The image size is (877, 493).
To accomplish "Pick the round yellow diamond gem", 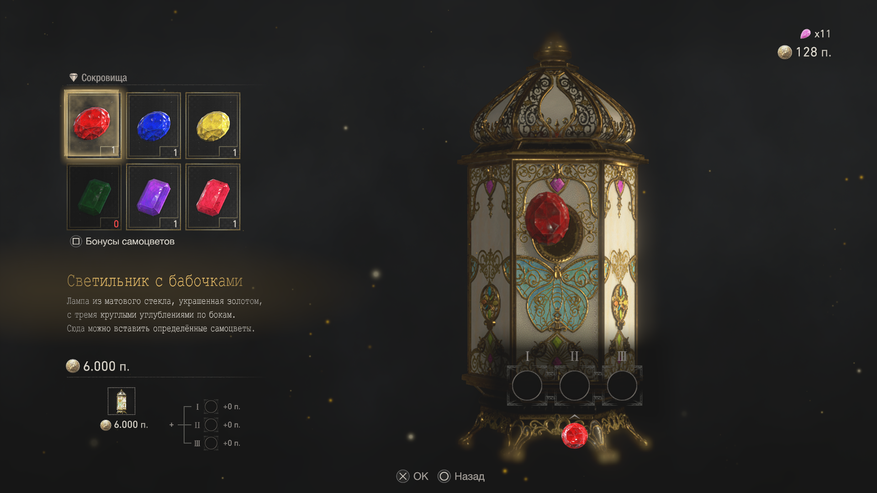I will pos(212,125).
